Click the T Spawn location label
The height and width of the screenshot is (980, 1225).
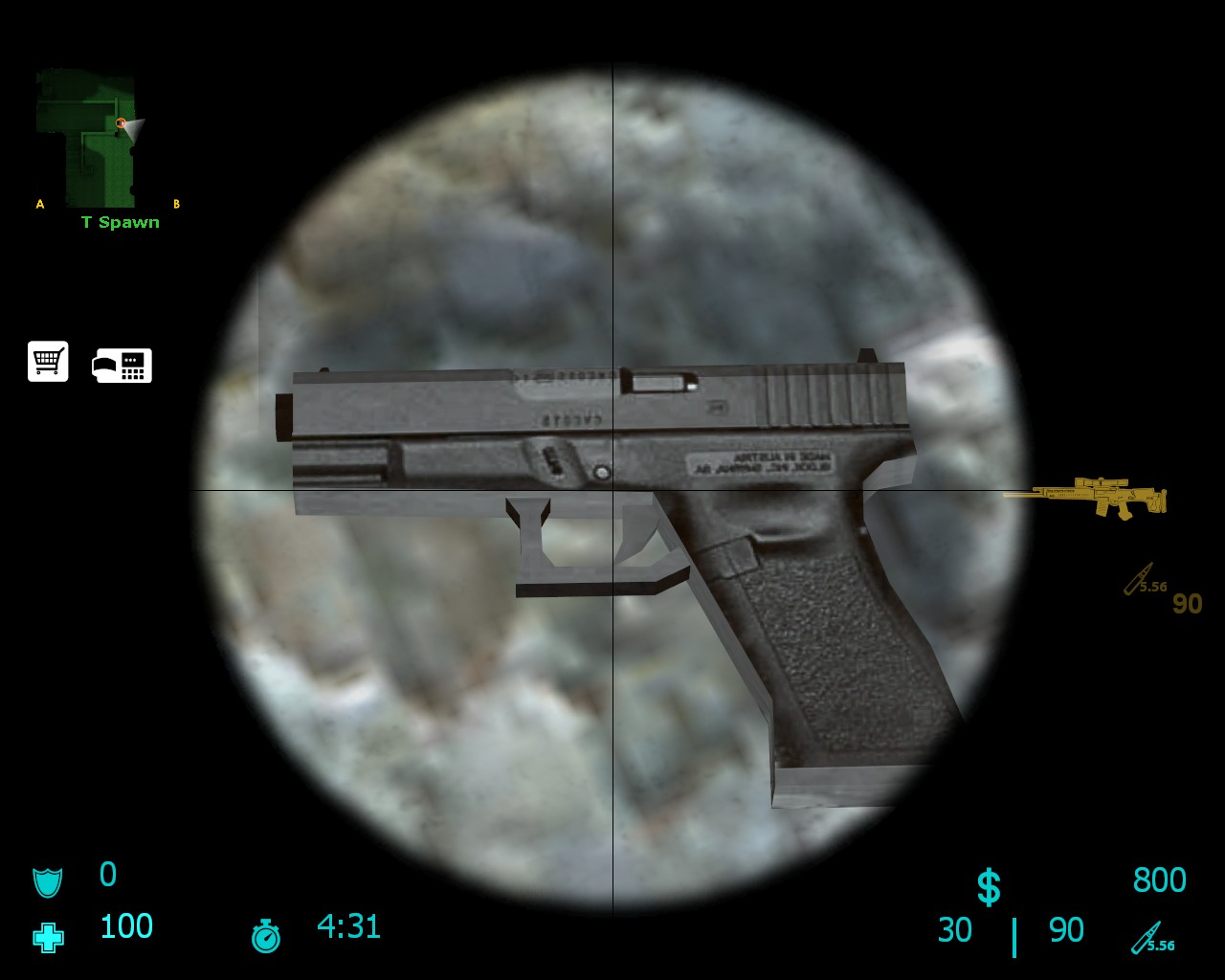click(121, 222)
